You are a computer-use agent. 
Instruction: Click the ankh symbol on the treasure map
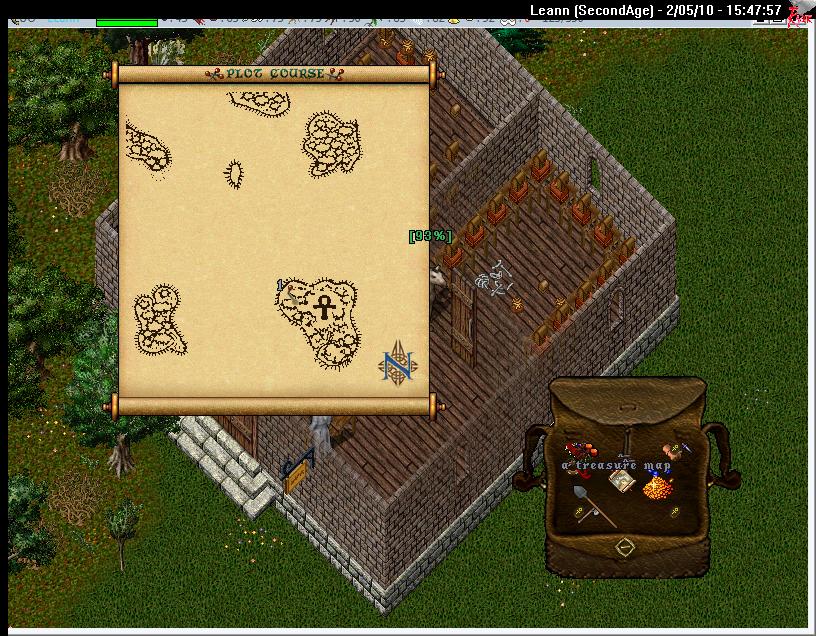point(325,306)
